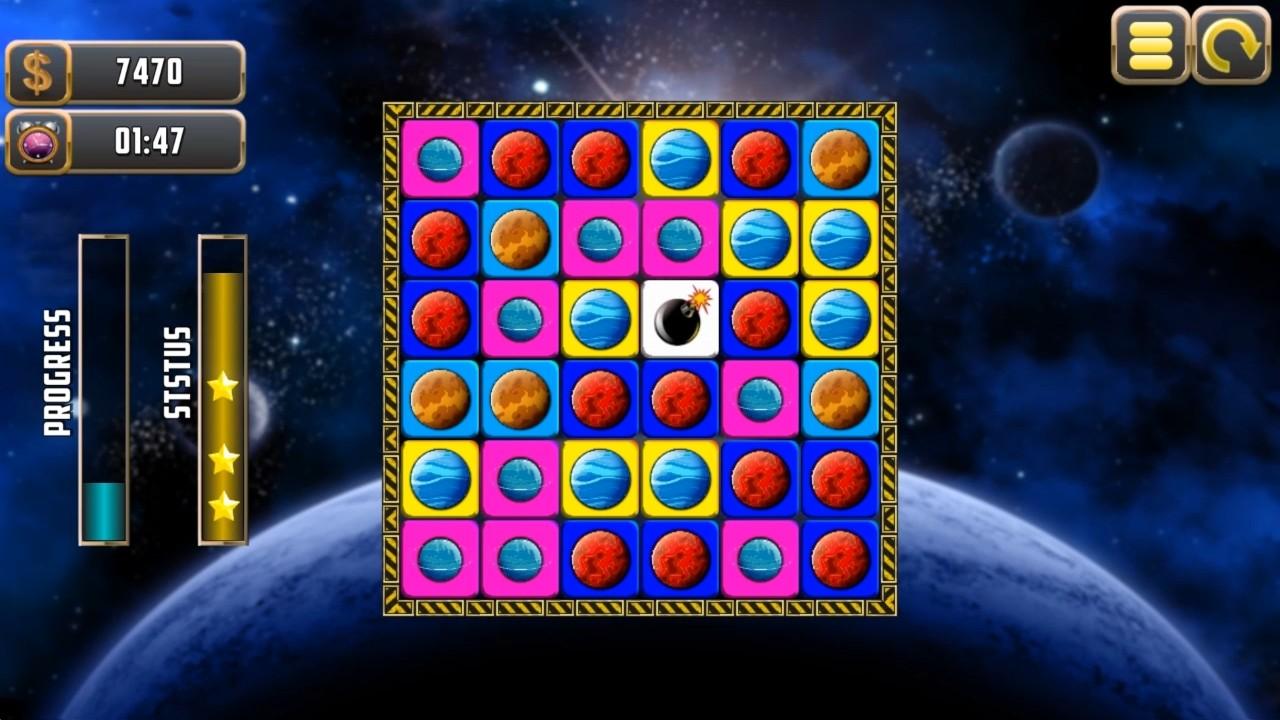The height and width of the screenshot is (720, 1280).
Task: Select the red planet right of the bomb
Action: click(x=761, y=320)
